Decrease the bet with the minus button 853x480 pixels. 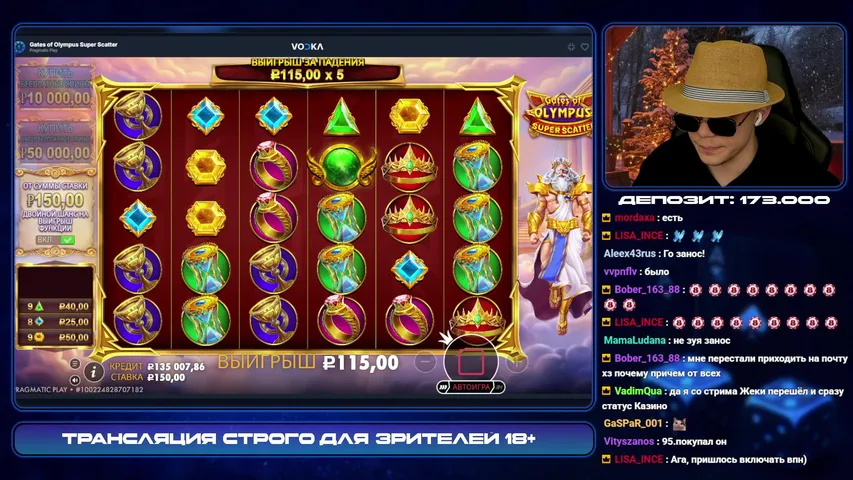425,361
